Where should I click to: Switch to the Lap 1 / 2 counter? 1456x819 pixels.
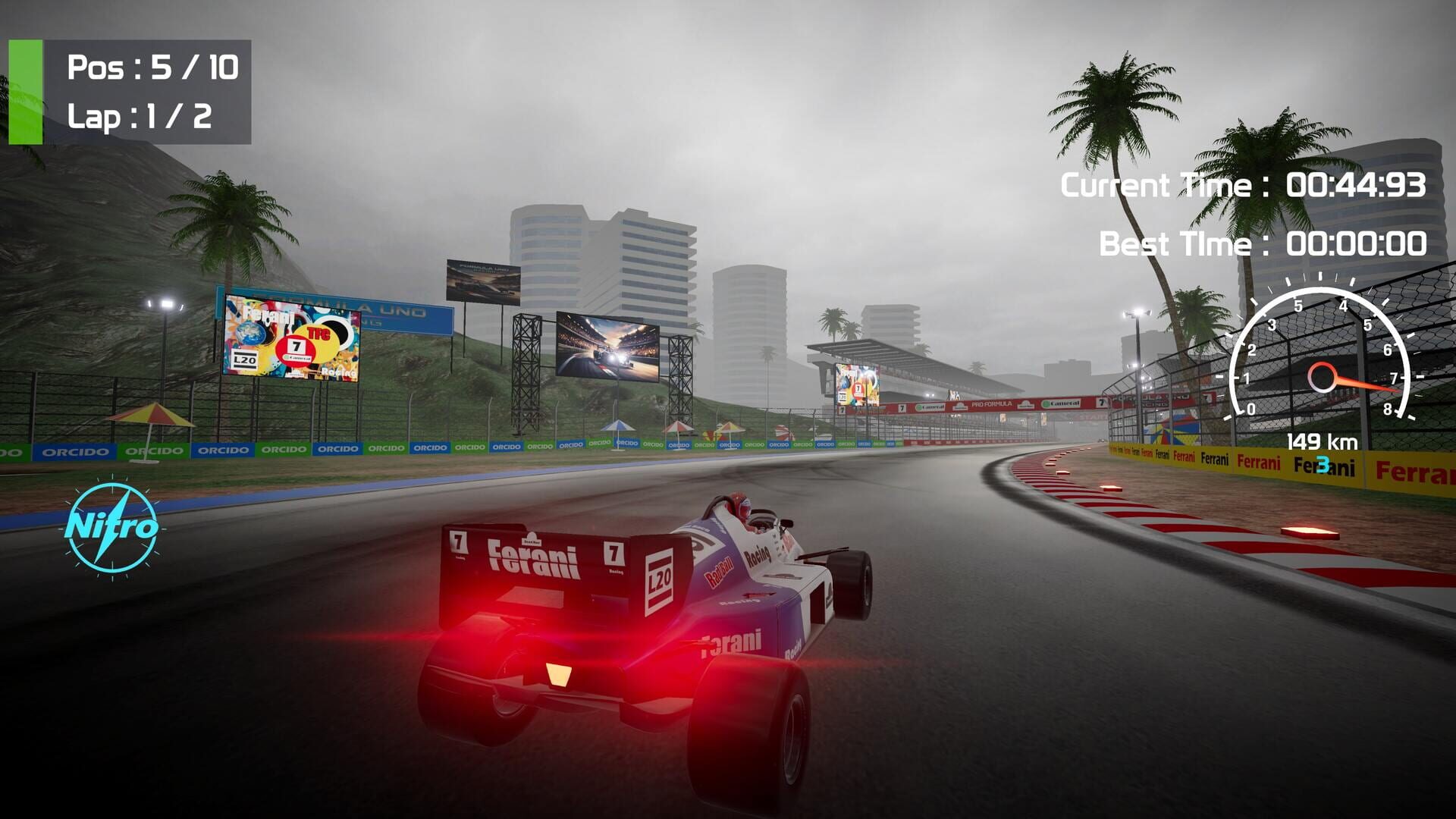point(140,116)
